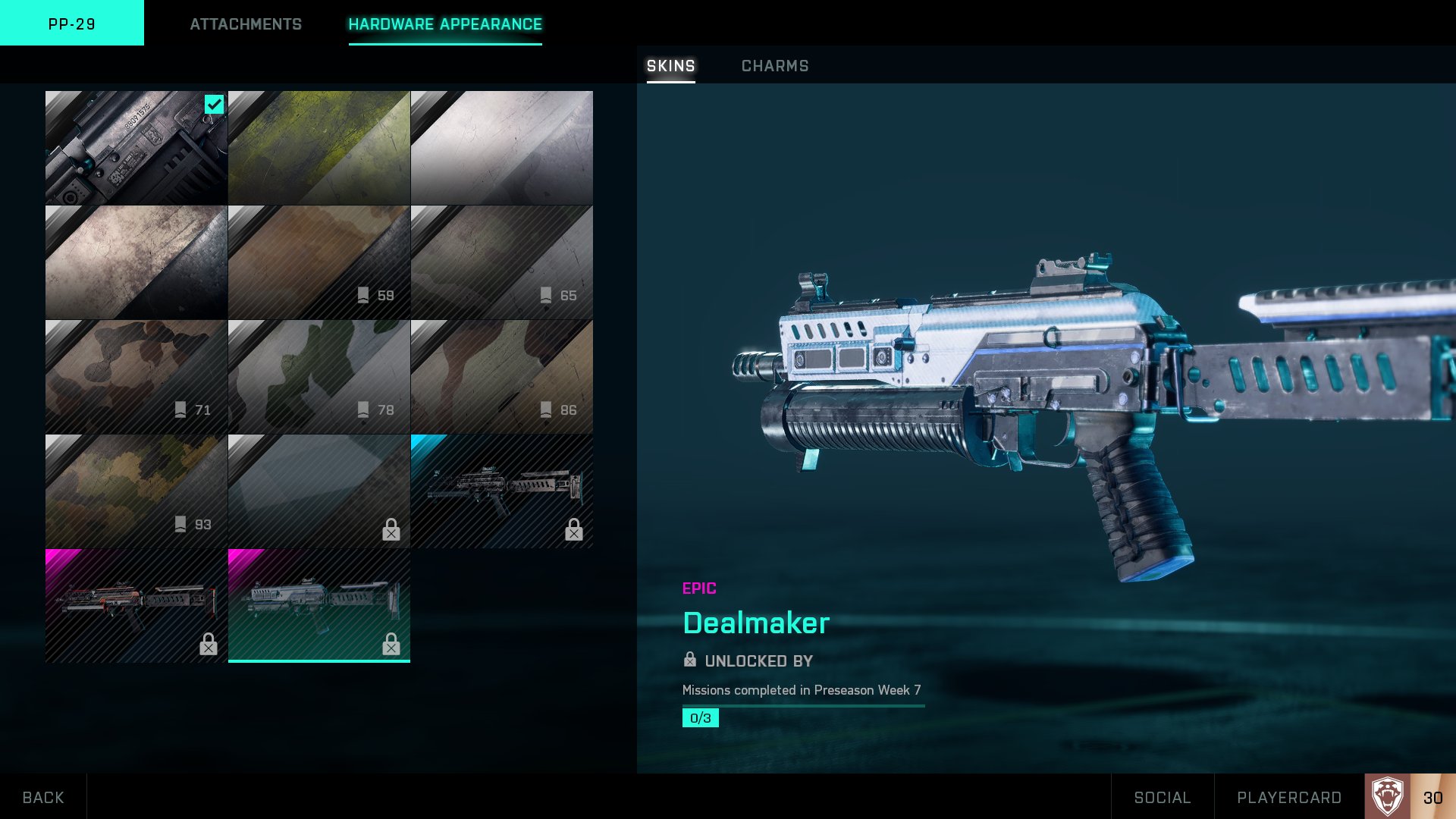Choose the yellow-green moss camo skin

319,148
